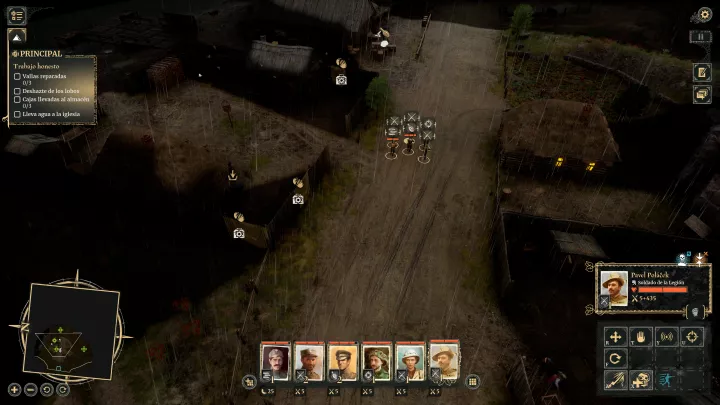Activate the skull-and-cross ability
The width and height of the screenshot is (720, 405).
(641, 380)
